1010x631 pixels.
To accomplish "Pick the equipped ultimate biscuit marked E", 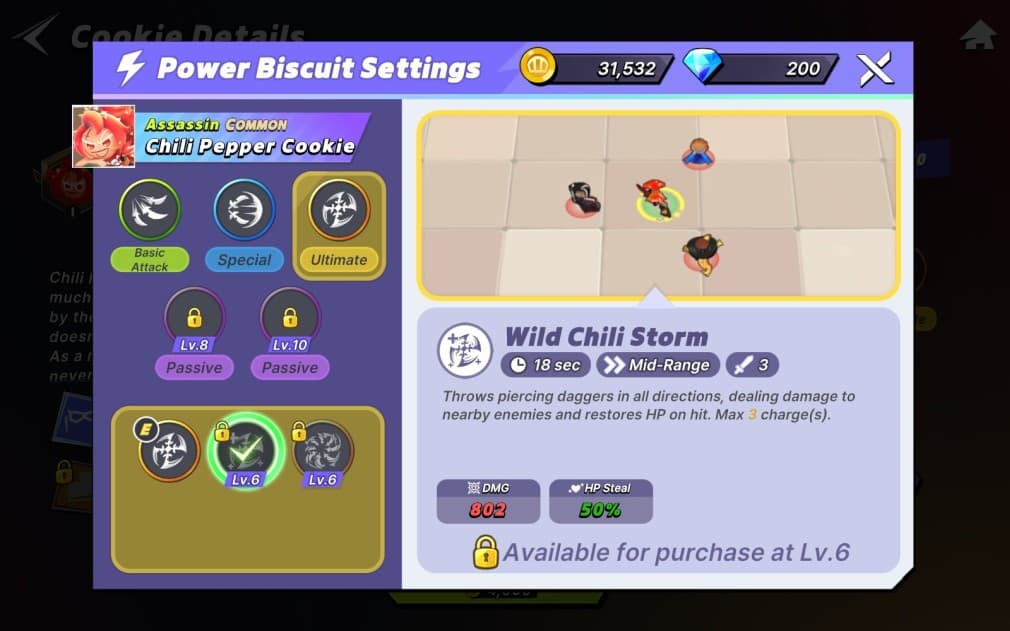I will coord(169,449).
